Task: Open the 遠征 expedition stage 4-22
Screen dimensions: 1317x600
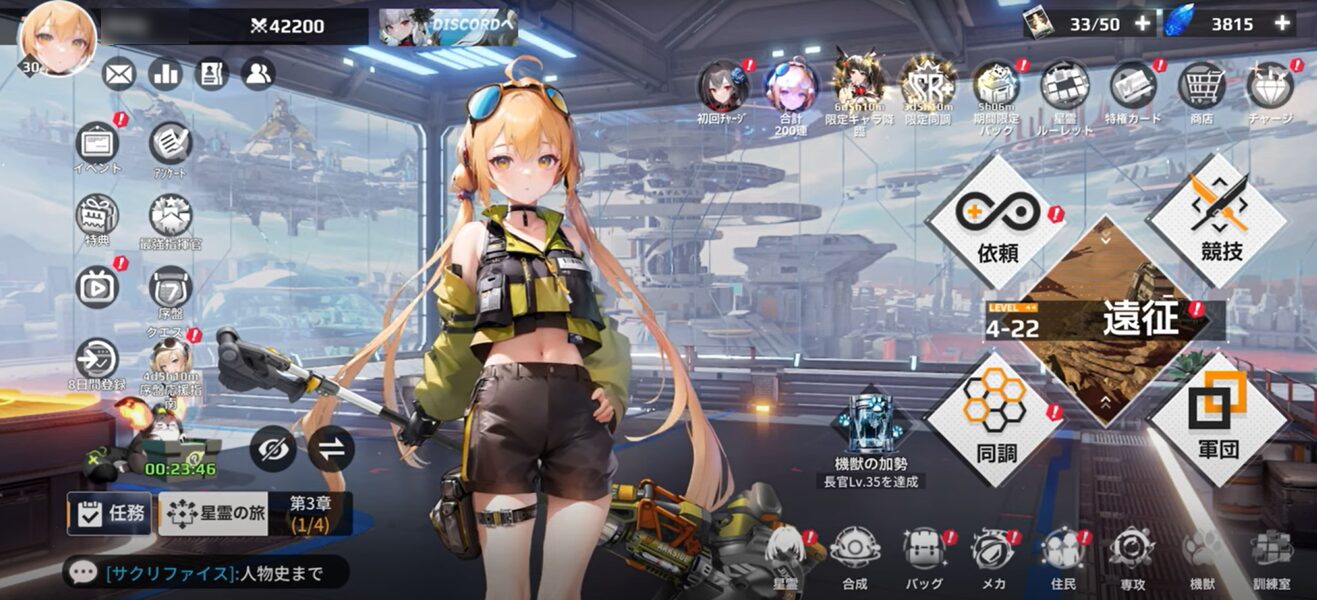Action: click(x=1105, y=320)
